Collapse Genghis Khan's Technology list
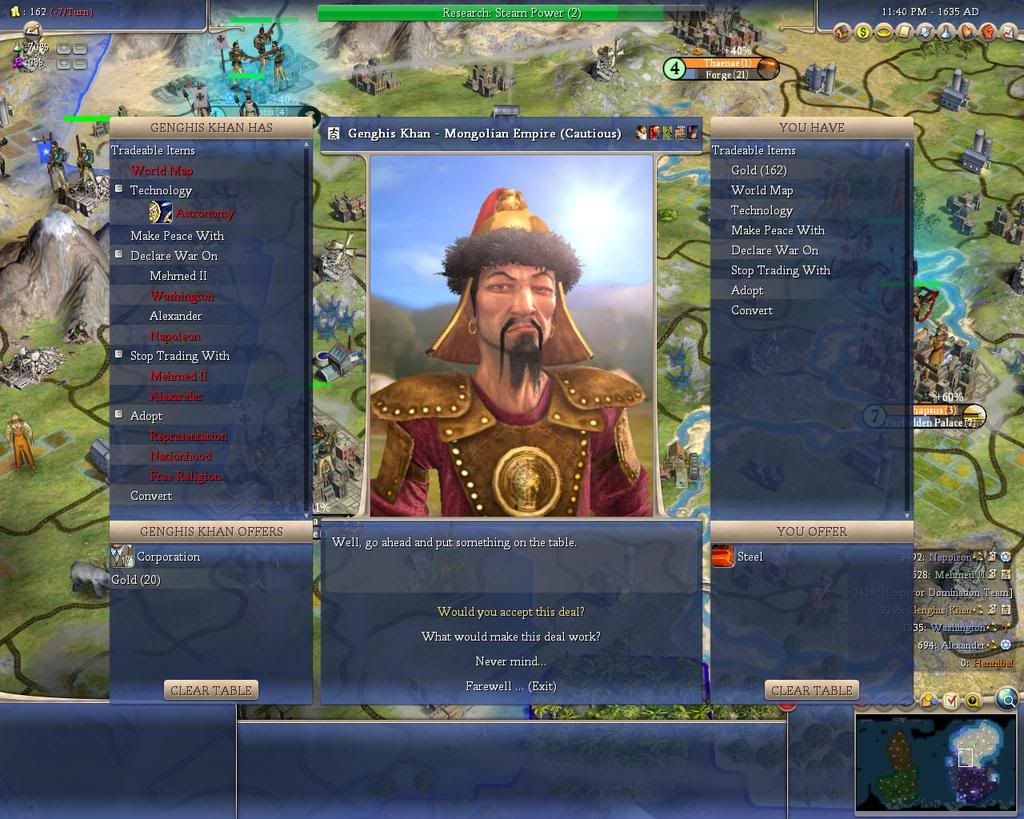The width and height of the screenshot is (1024, 819). click(119, 190)
